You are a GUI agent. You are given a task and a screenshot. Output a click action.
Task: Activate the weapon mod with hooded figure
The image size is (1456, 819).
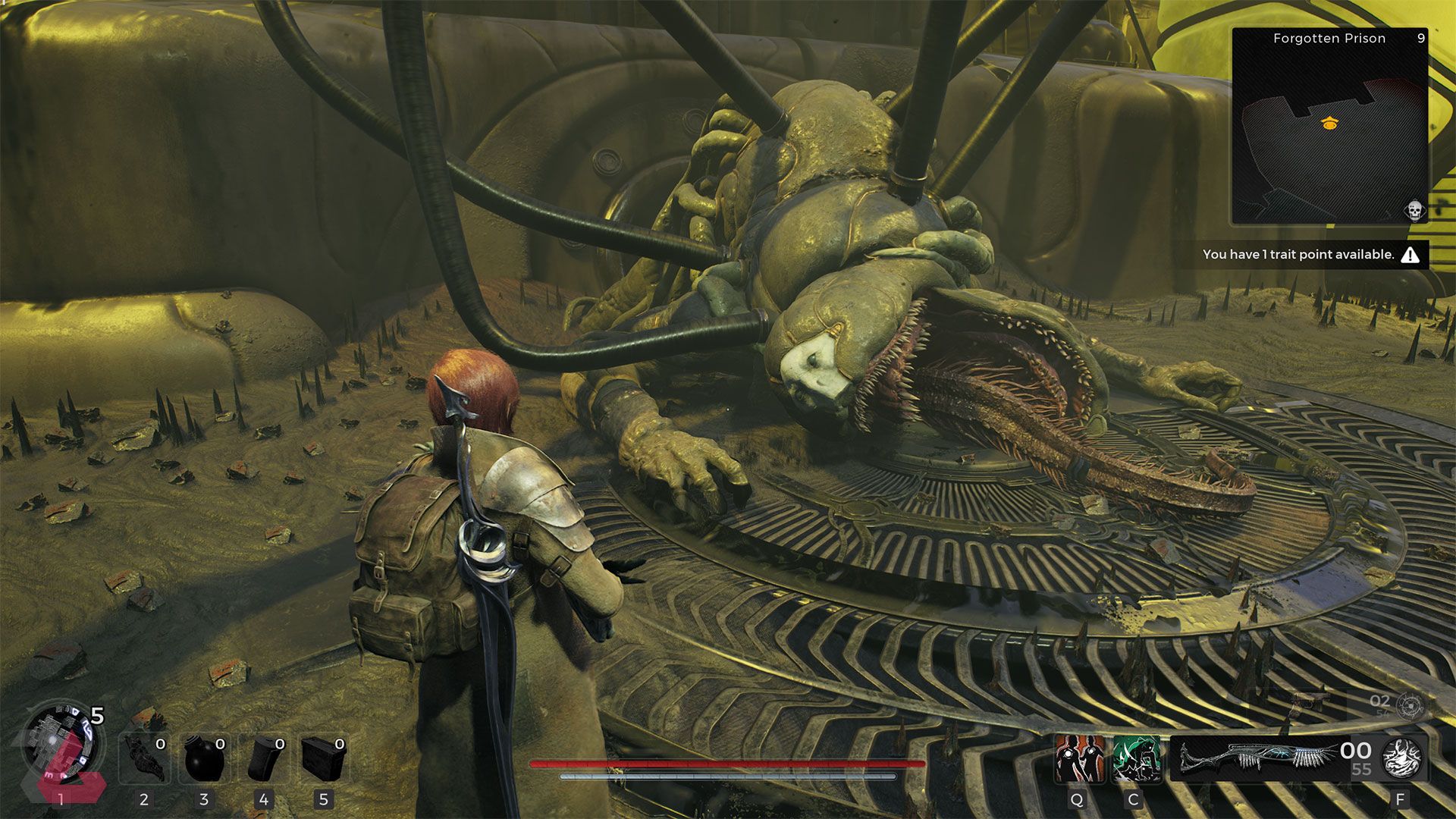pos(1401,758)
